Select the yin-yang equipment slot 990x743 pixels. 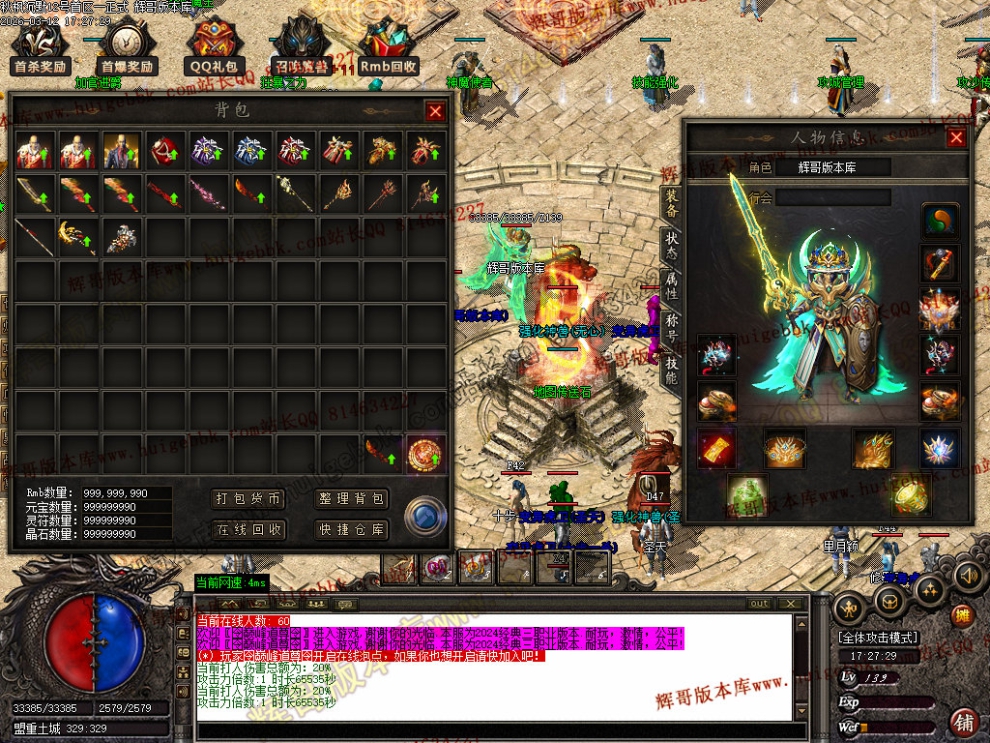[x=940, y=221]
